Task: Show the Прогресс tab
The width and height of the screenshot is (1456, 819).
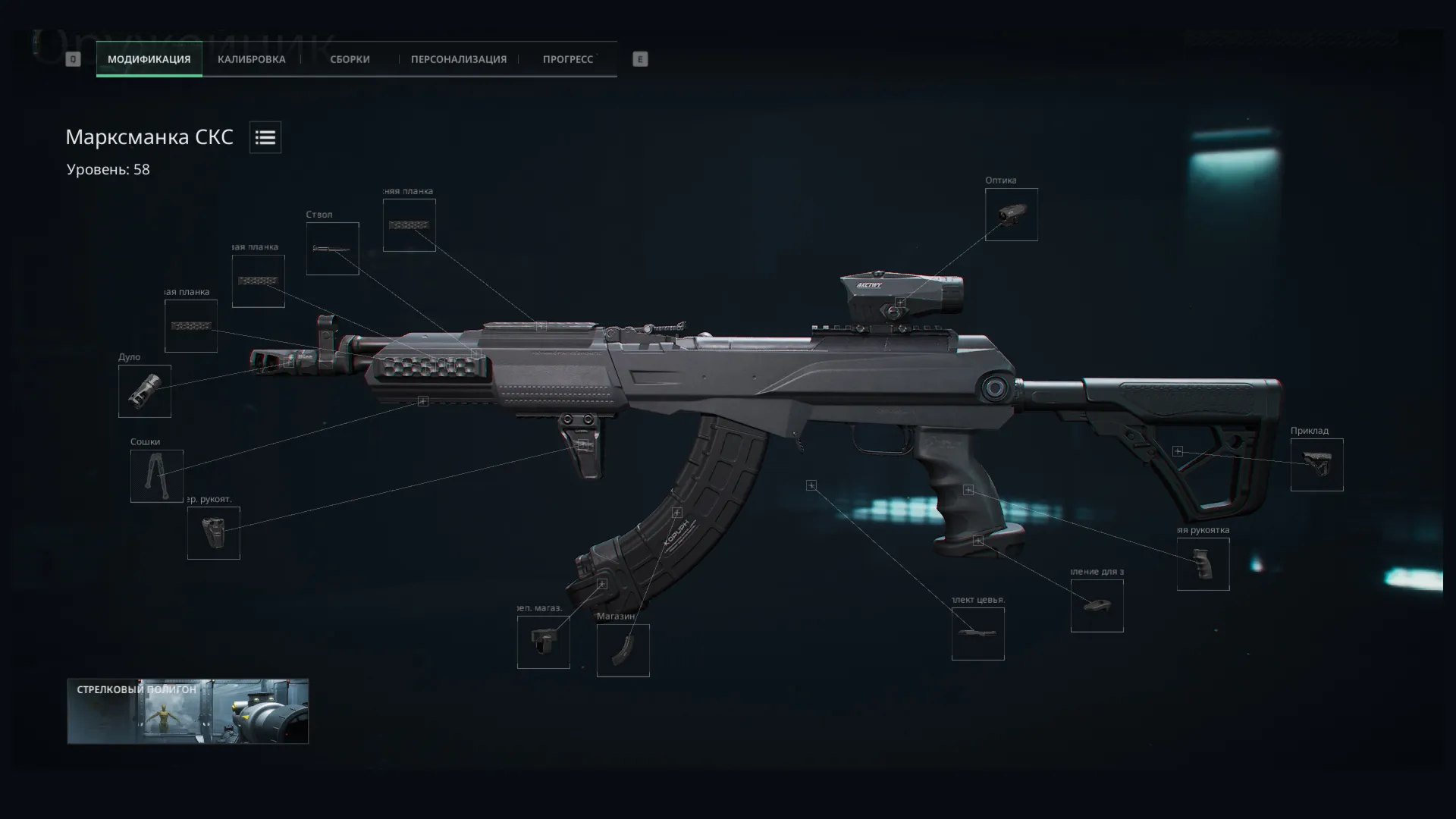Action: (x=567, y=59)
